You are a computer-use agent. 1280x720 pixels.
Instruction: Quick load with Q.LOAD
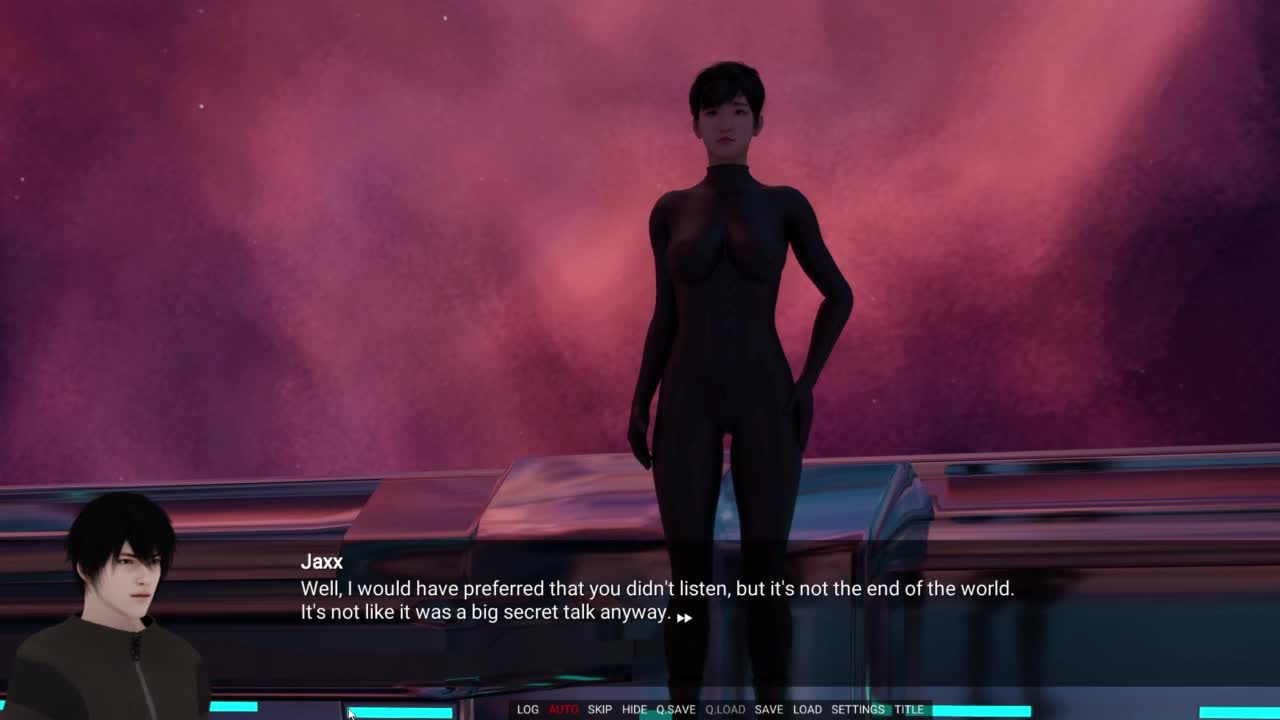[x=725, y=710]
